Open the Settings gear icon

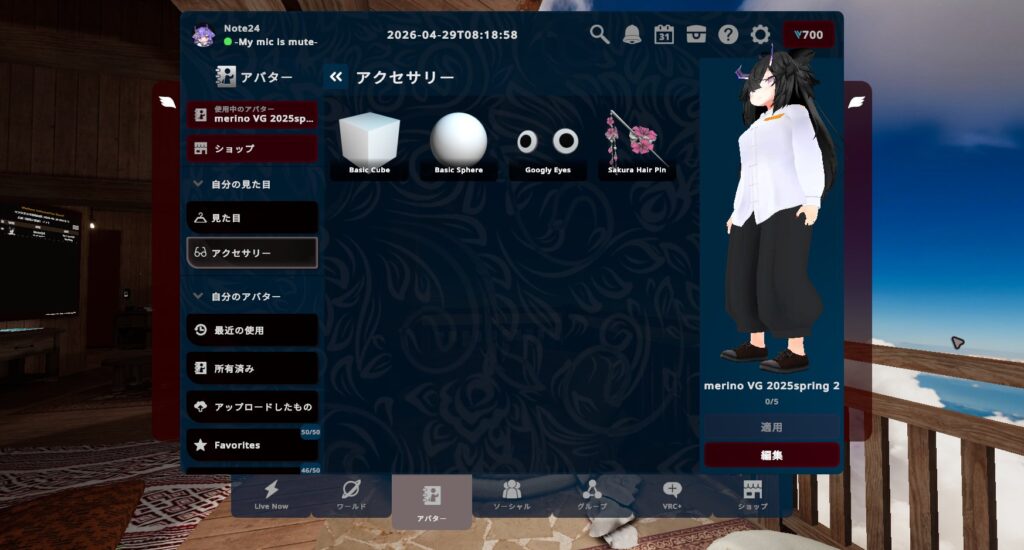(x=760, y=34)
